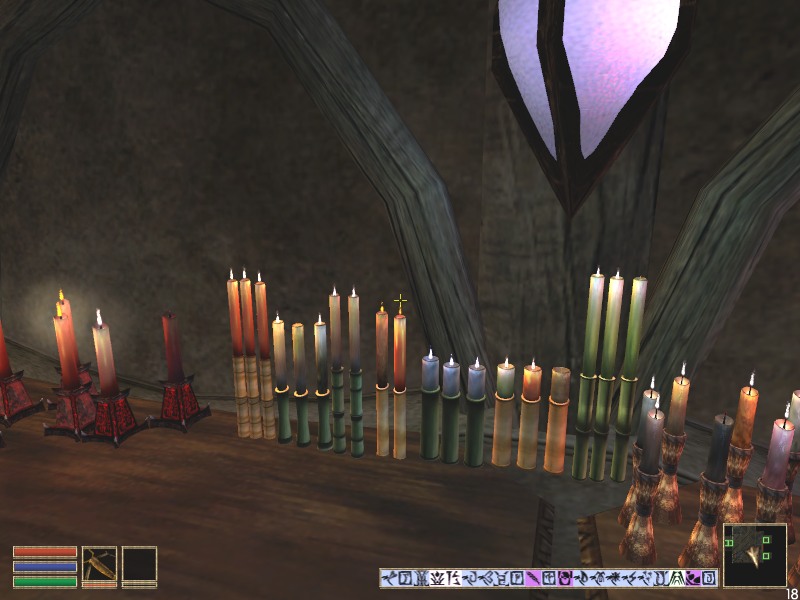Click the equipped weapon icon

coord(99,565)
